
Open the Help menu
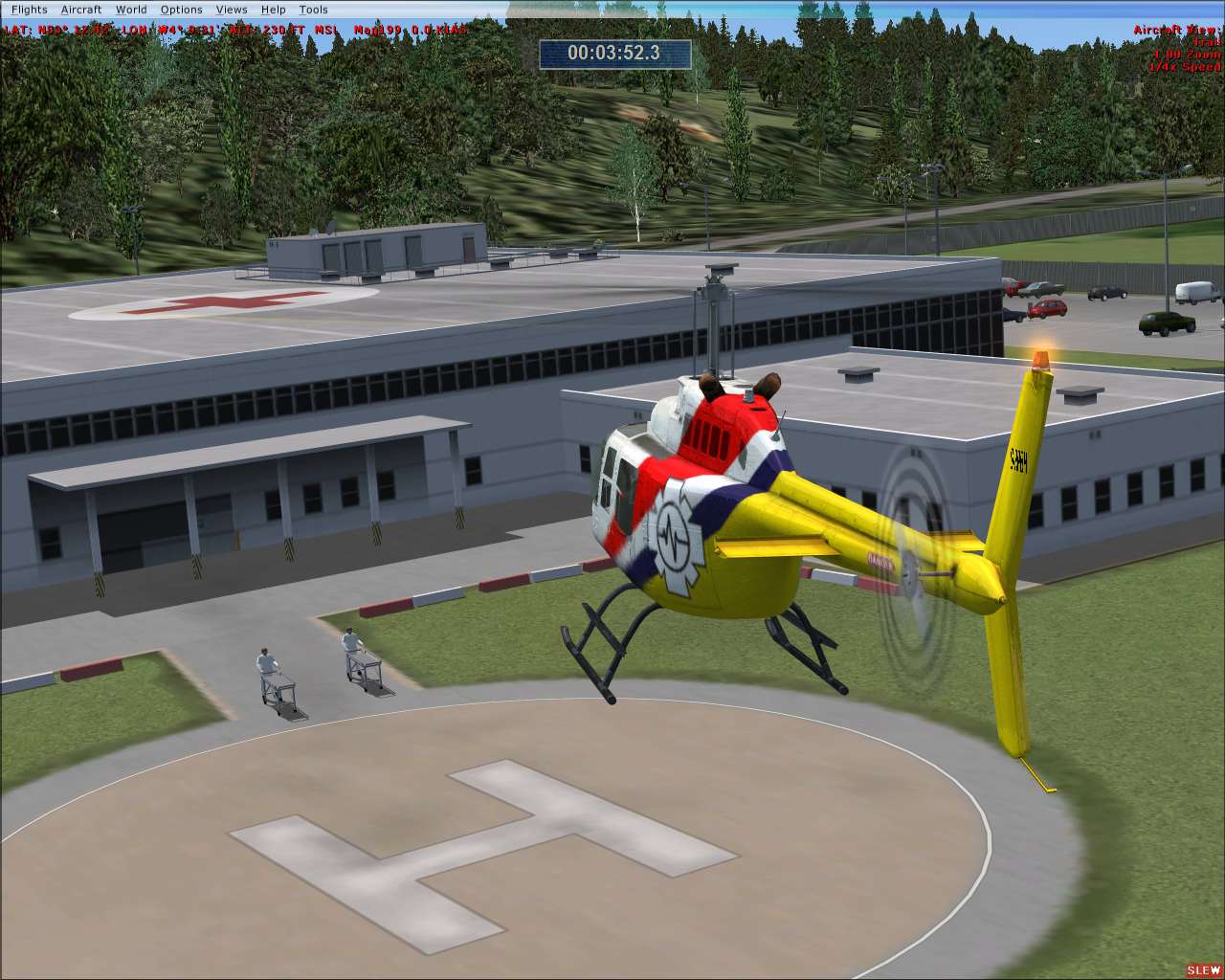273,9
